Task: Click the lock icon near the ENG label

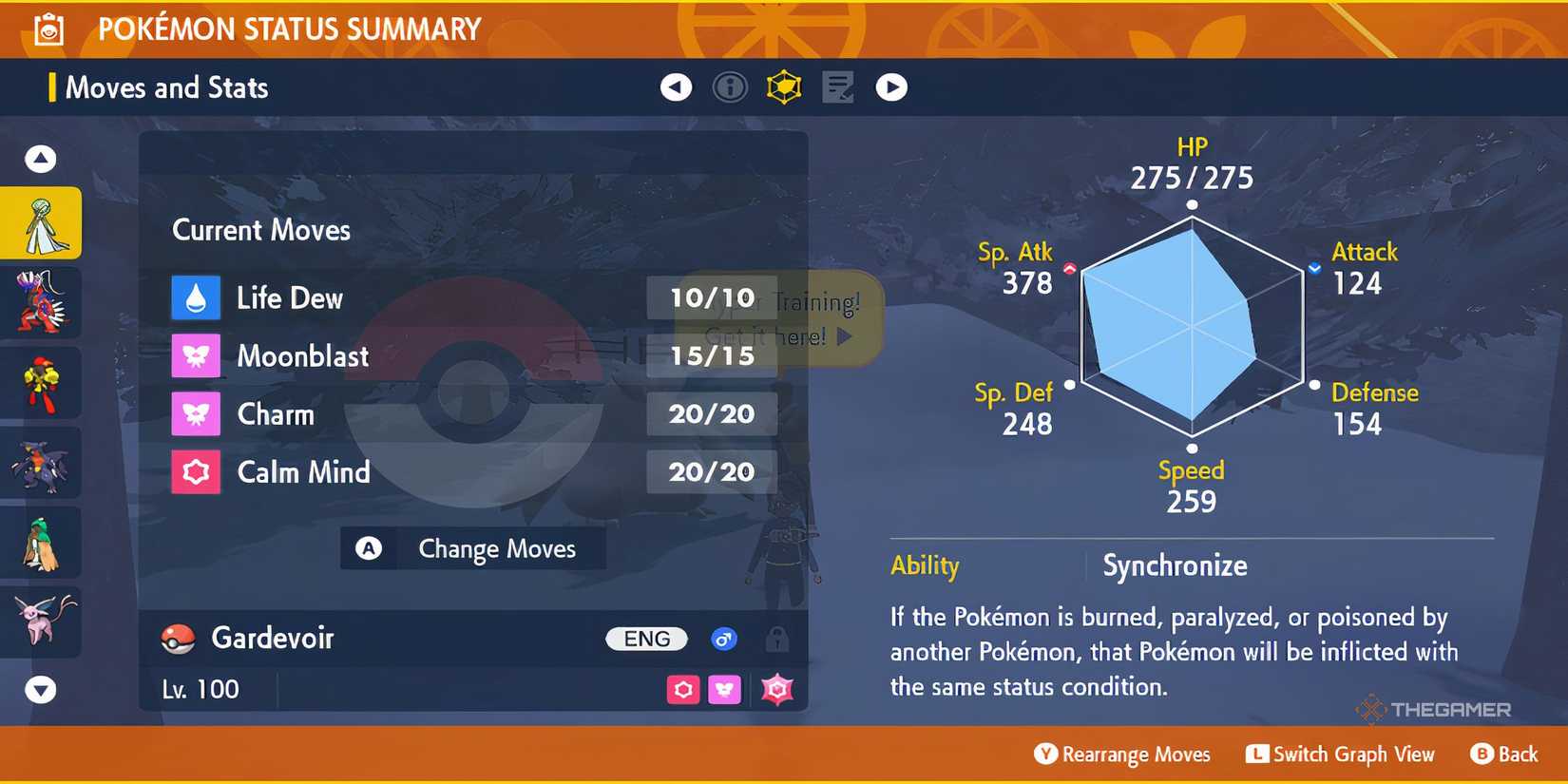Action: [779, 639]
